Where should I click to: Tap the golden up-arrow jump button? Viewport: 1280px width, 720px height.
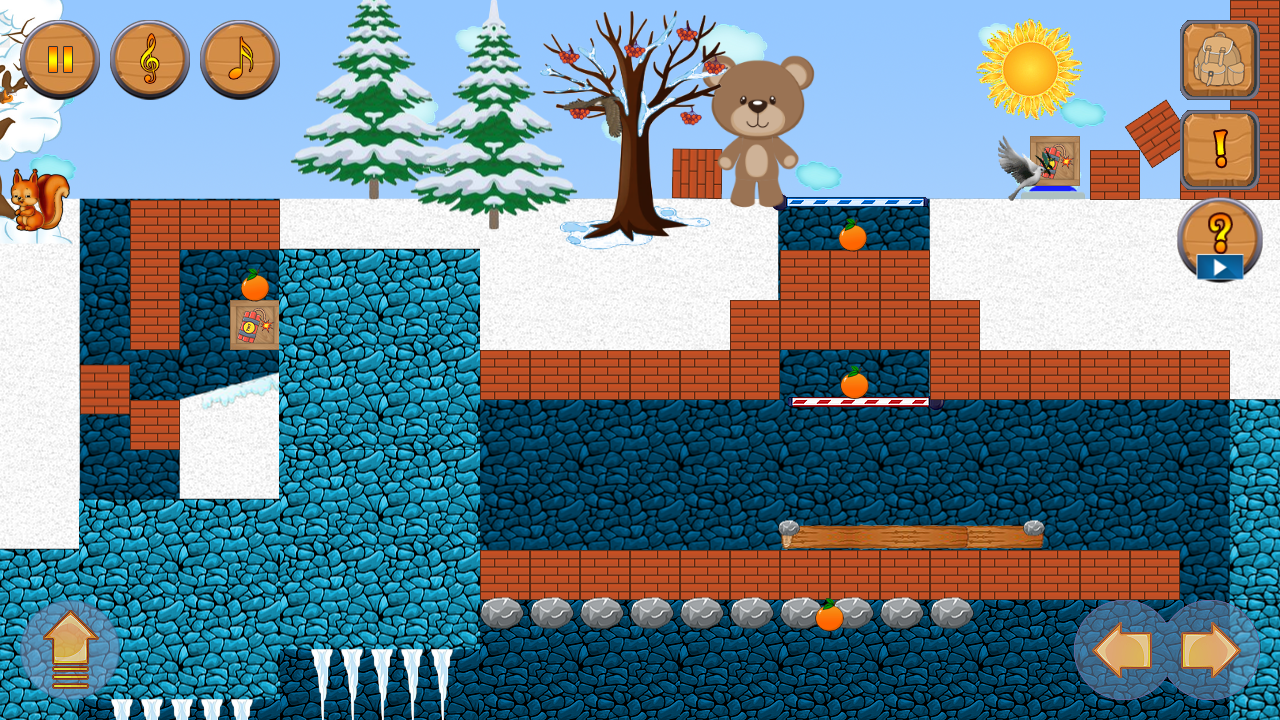pos(68,650)
